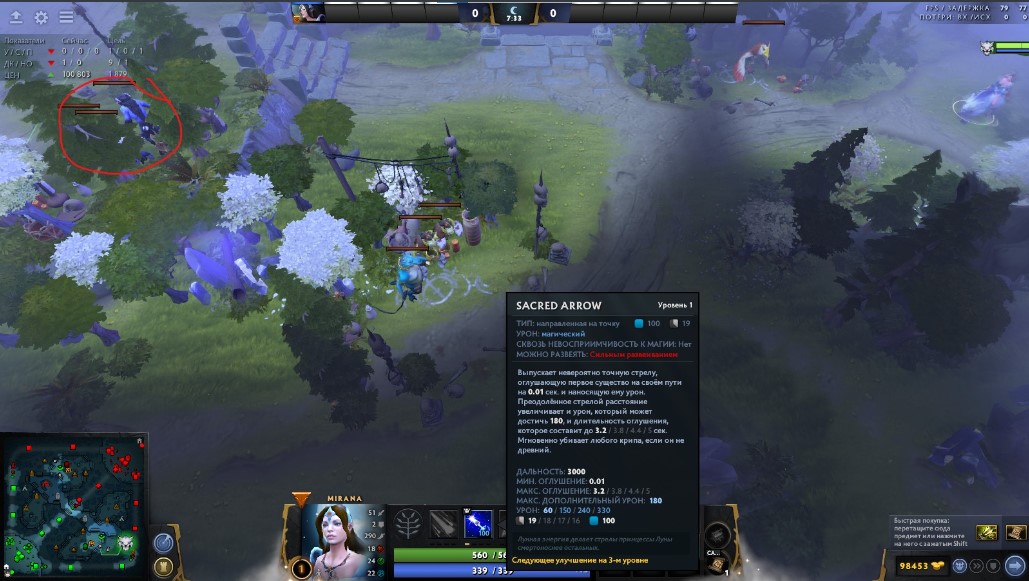This screenshot has height=581, width=1029.
Task: Cast the Sacred Arrow ability
Action: pyautogui.click(x=479, y=523)
